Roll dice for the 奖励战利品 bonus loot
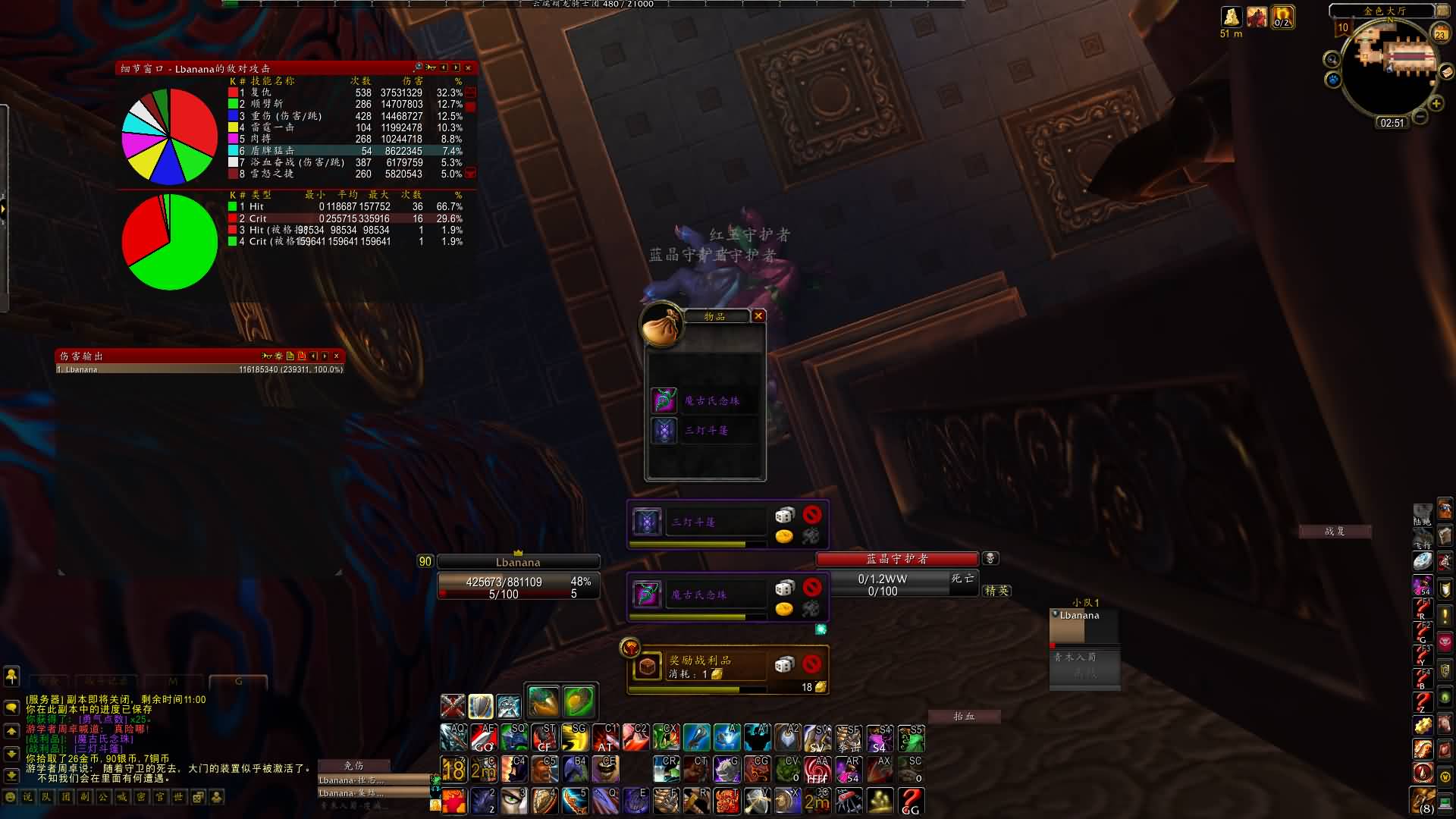Image resolution: width=1456 pixels, height=819 pixels. (784, 664)
